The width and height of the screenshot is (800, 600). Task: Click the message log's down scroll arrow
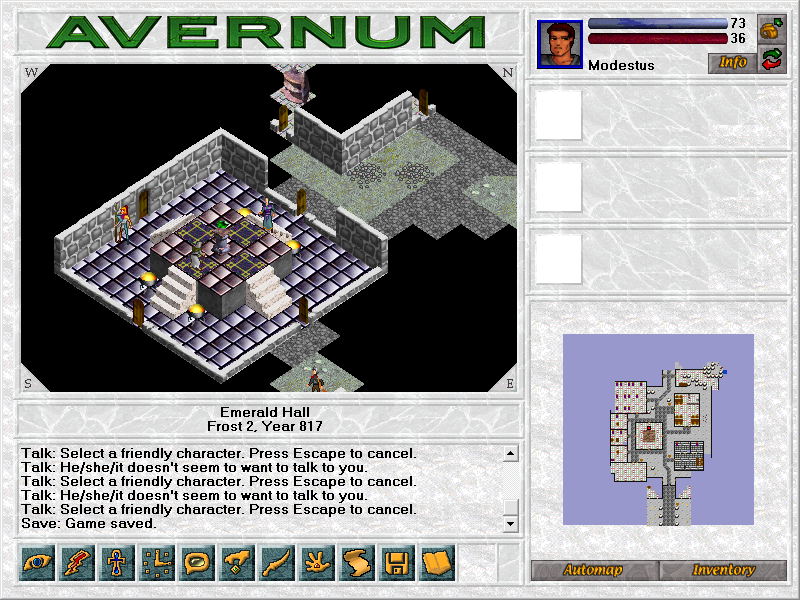tap(510, 524)
